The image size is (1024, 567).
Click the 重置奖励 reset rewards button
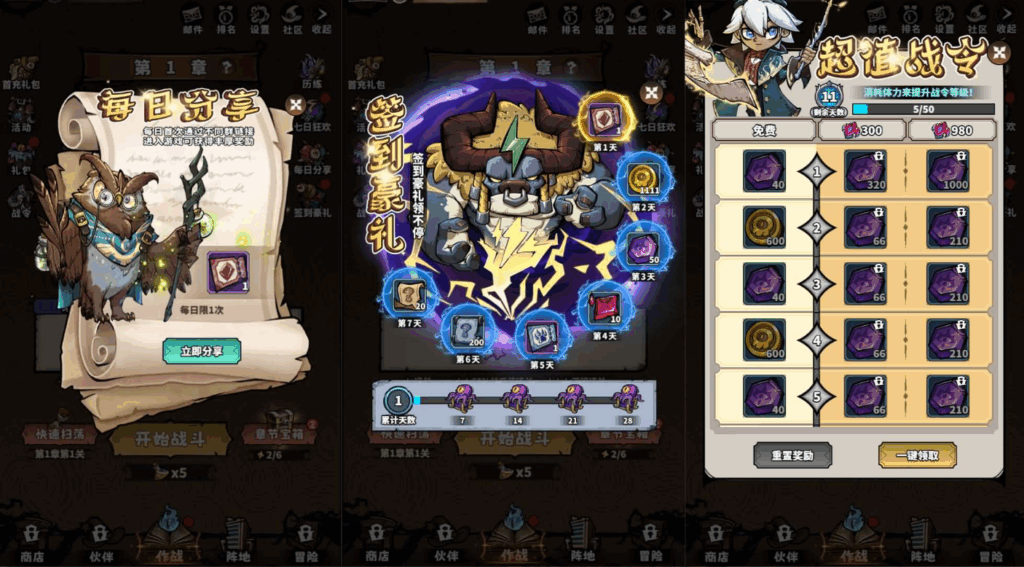click(792, 455)
